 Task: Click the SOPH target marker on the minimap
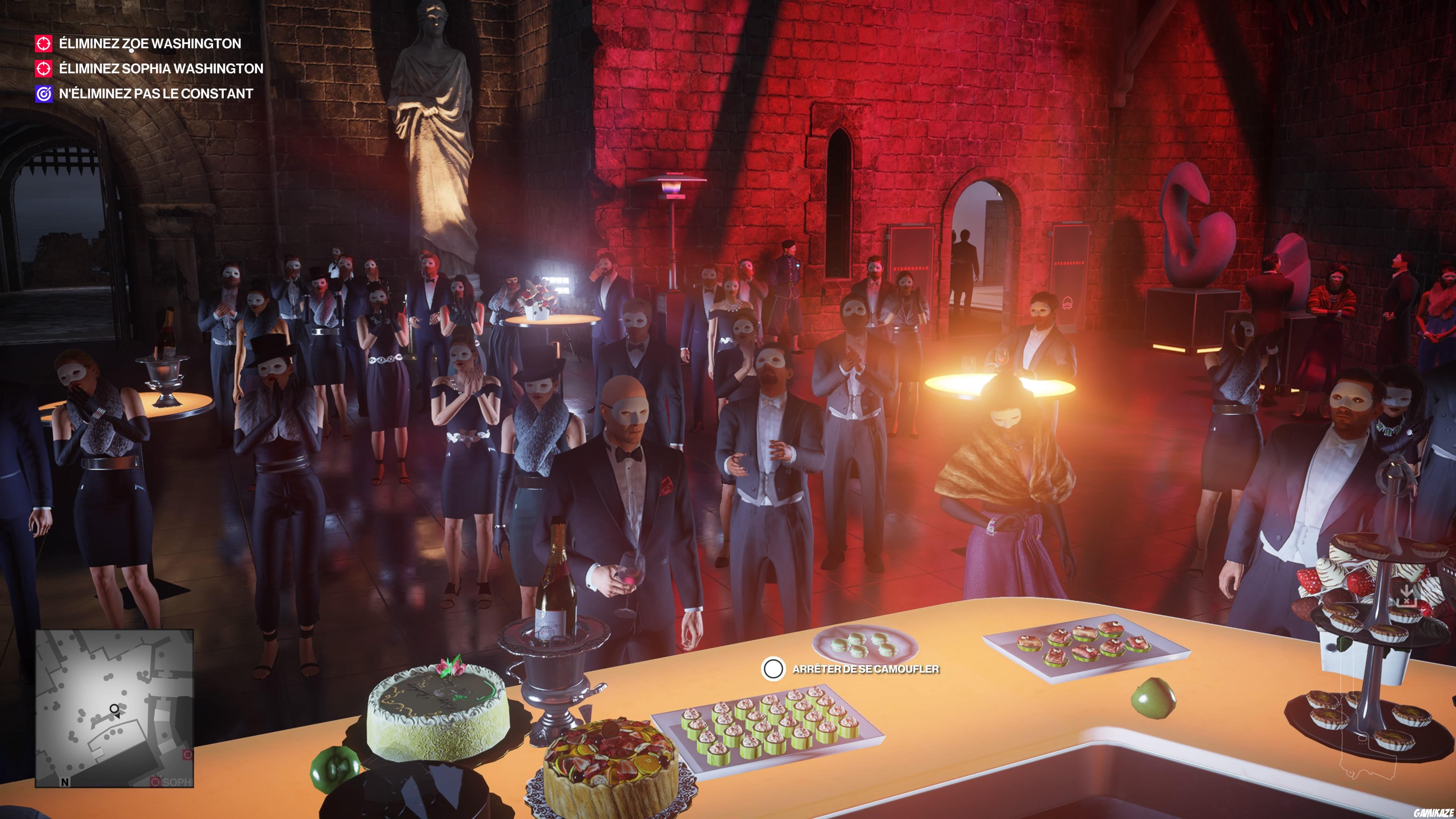[156, 782]
